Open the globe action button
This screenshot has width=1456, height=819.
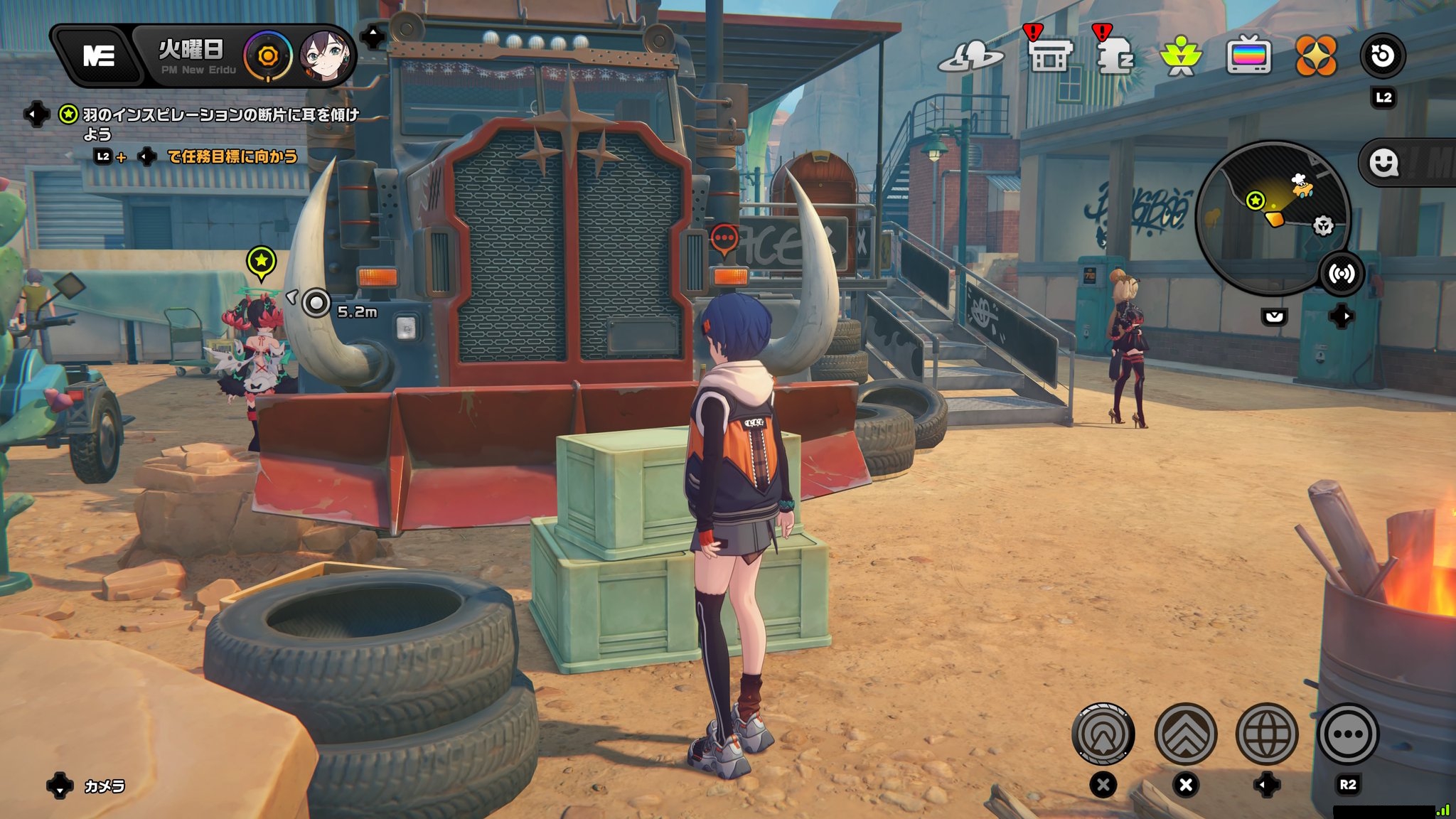[x=1266, y=734]
